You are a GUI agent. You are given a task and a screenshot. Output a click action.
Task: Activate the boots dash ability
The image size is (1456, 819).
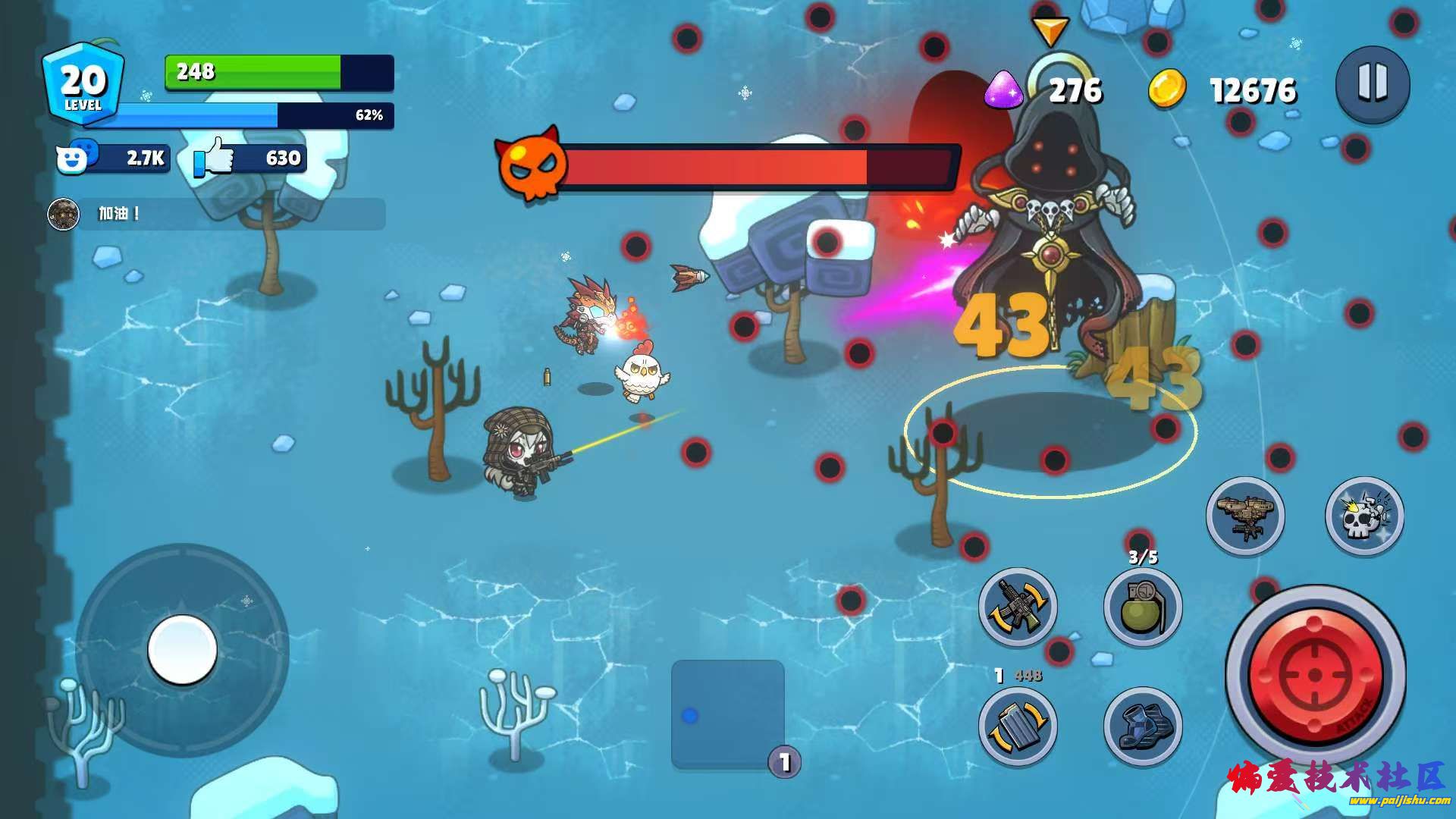click(1142, 726)
